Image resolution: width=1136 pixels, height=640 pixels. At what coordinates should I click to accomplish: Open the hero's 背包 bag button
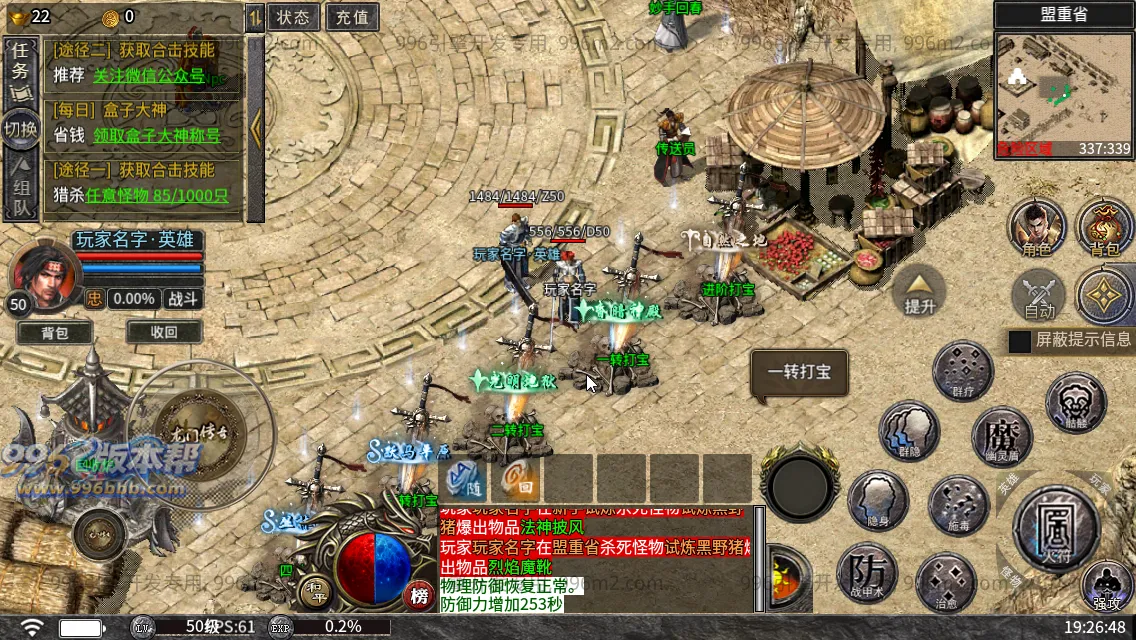point(54,333)
